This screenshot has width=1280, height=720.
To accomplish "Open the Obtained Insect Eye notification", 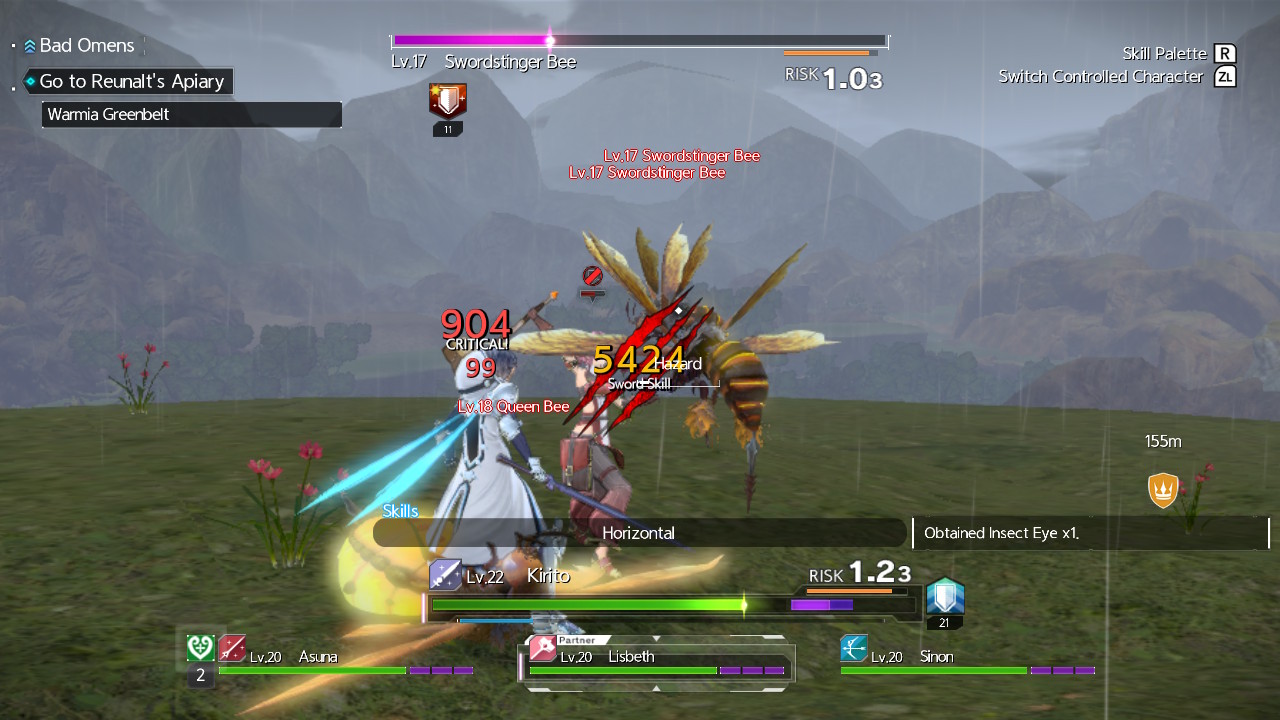I will click(x=1090, y=533).
